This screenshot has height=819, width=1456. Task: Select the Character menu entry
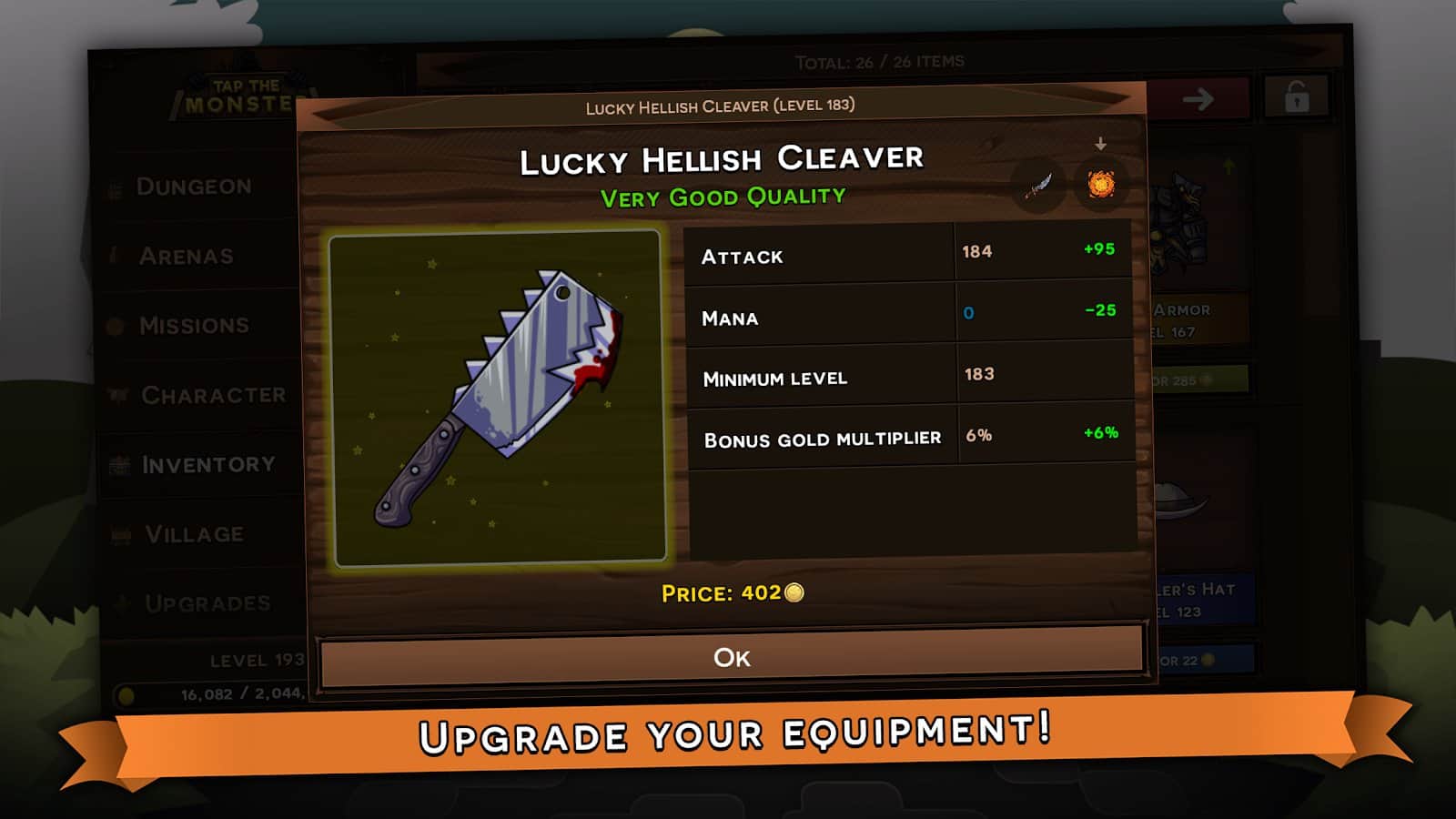coord(213,395)
